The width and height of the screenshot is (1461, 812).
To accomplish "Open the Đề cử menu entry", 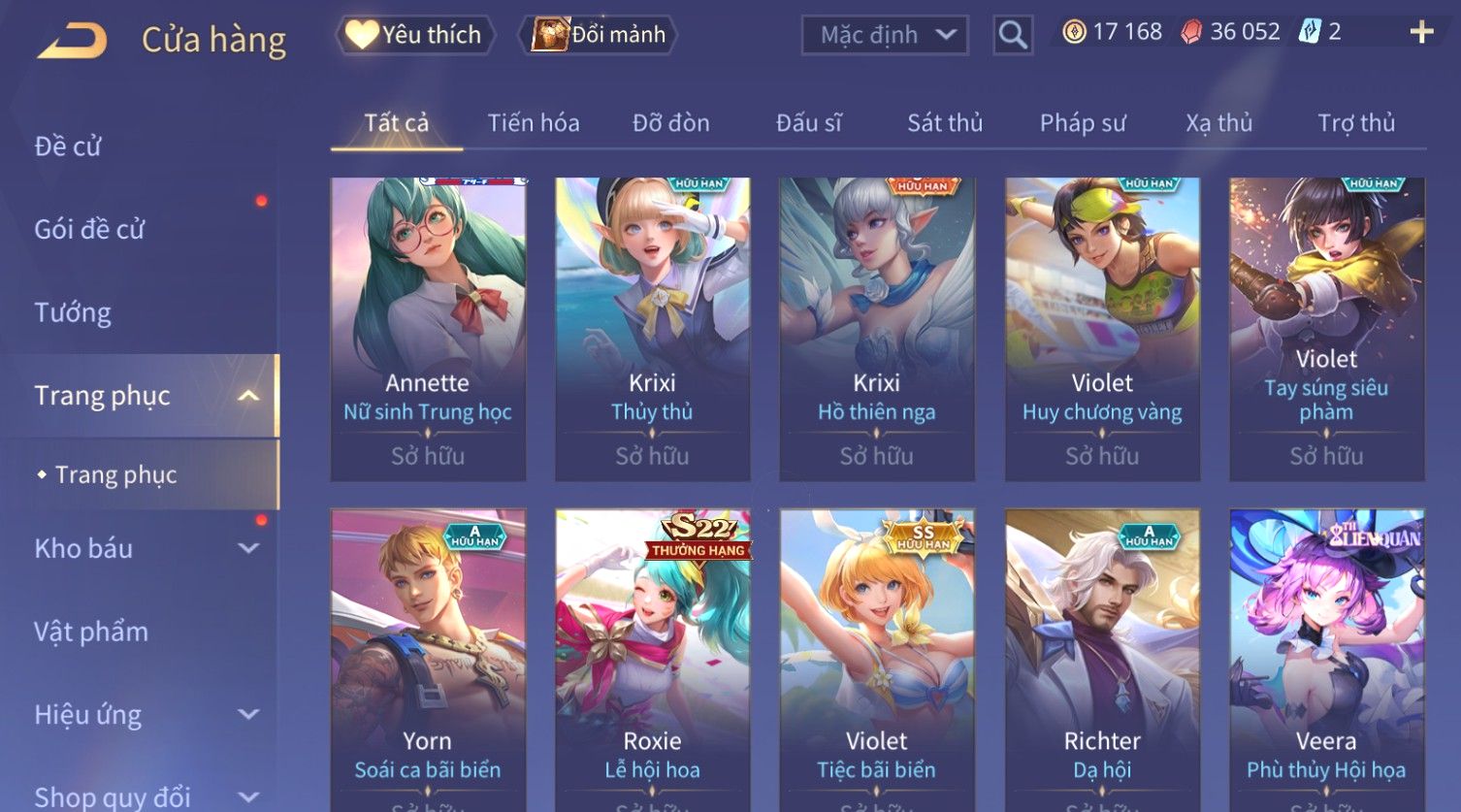I will [x=68, y=146].
